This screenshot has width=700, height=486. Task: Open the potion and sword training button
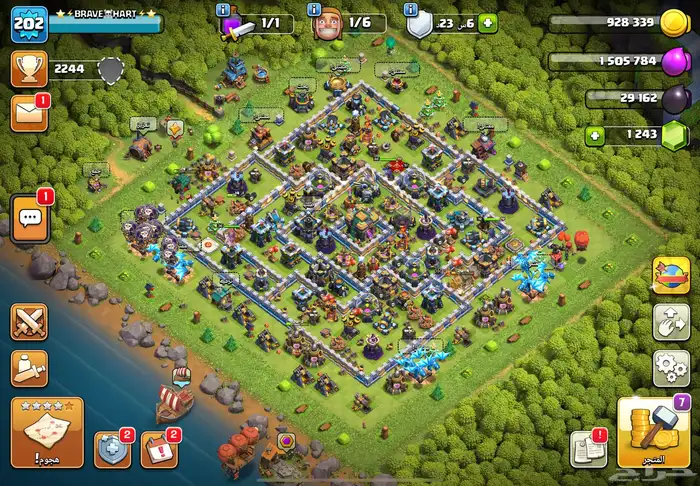coord(29,368)
